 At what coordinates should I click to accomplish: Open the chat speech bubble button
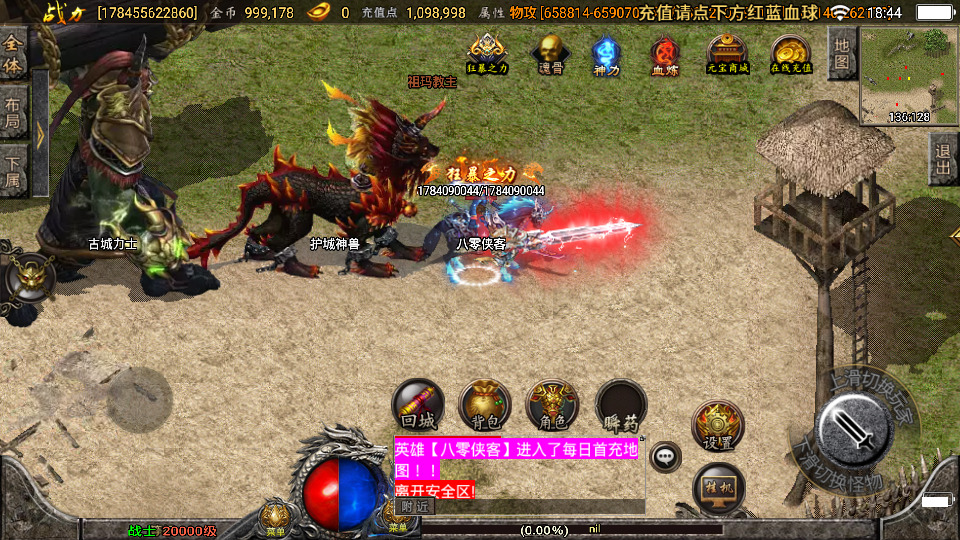click(665, 457)
